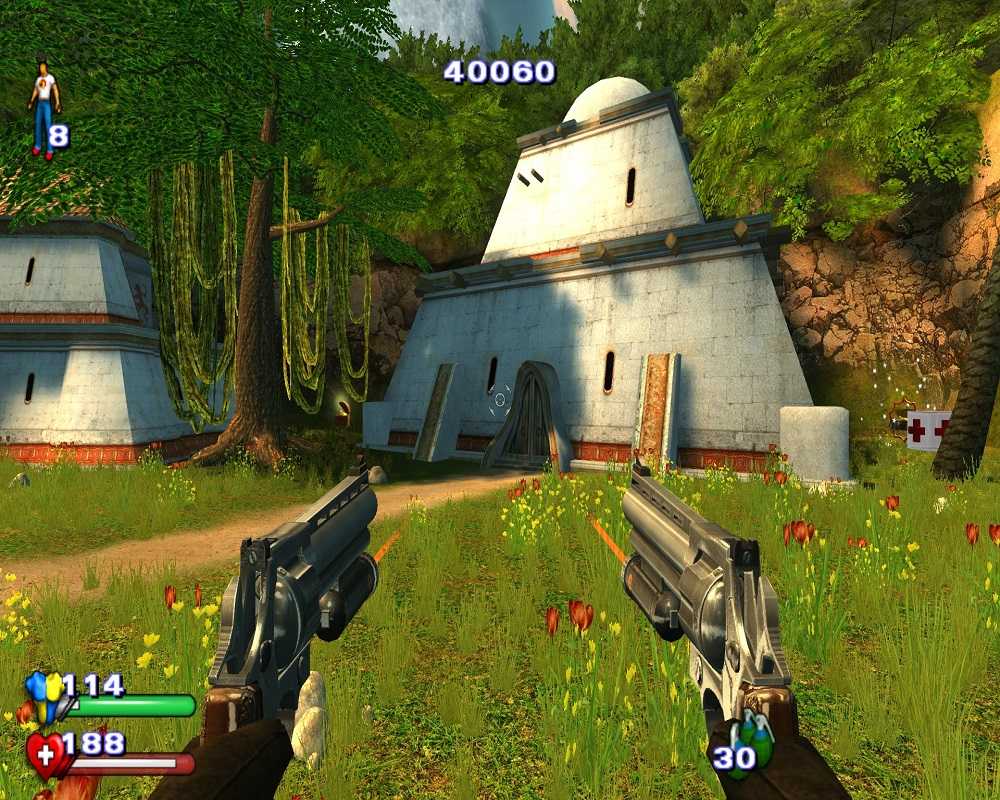The image size is (1000, 800).
Task: Select the green grenade icon
Action: 757,741
